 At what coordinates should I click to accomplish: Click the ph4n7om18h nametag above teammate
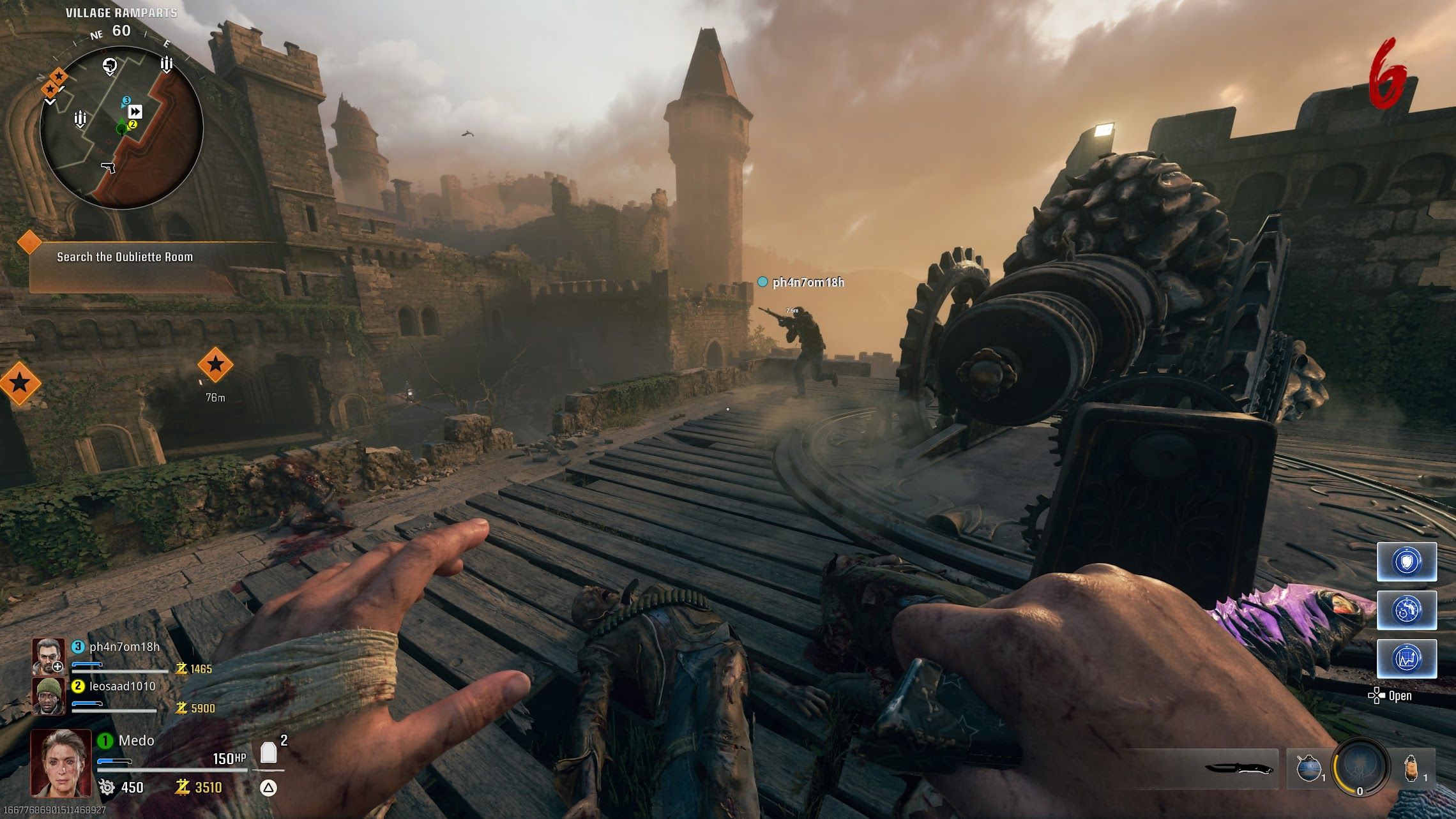tap(807, 282)
